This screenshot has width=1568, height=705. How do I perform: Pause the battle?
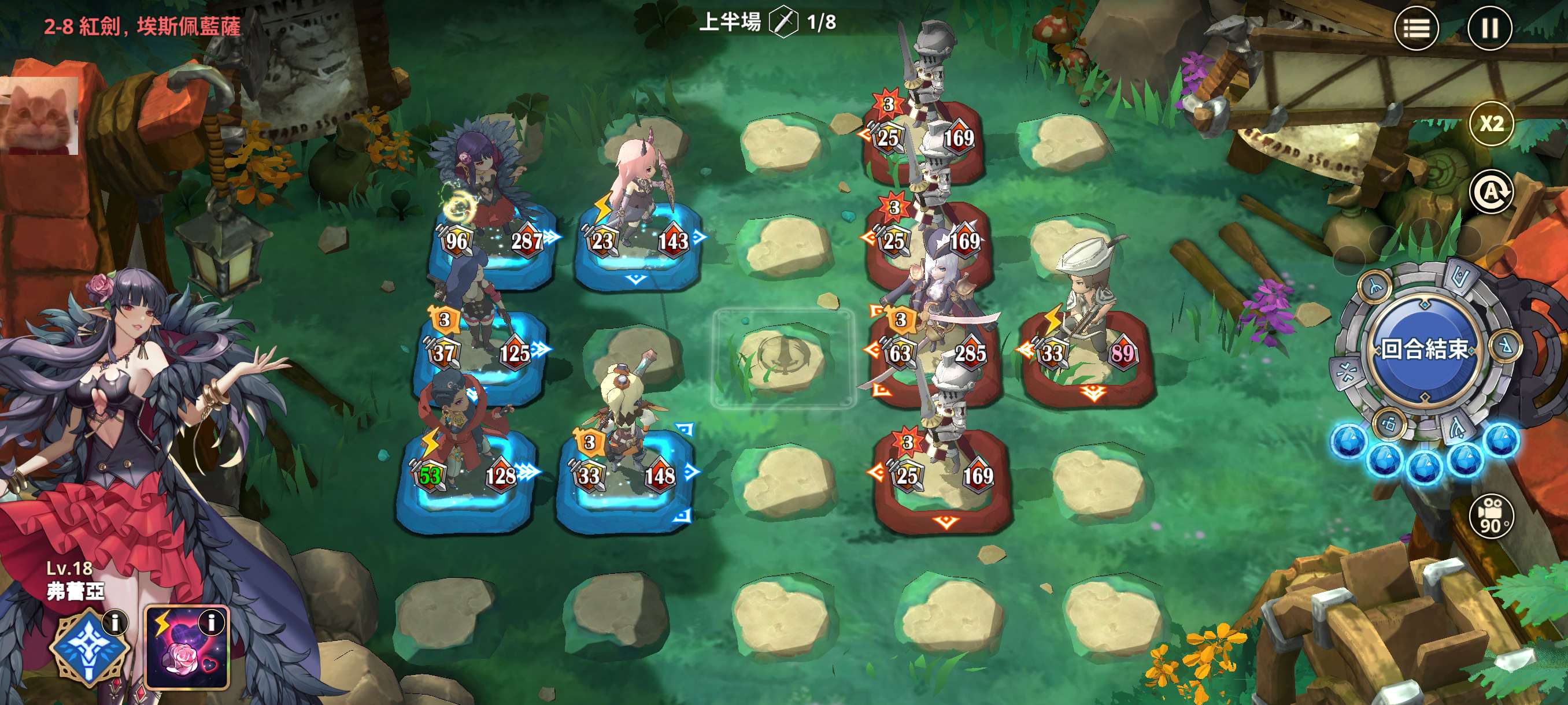tap(1489, 28)
